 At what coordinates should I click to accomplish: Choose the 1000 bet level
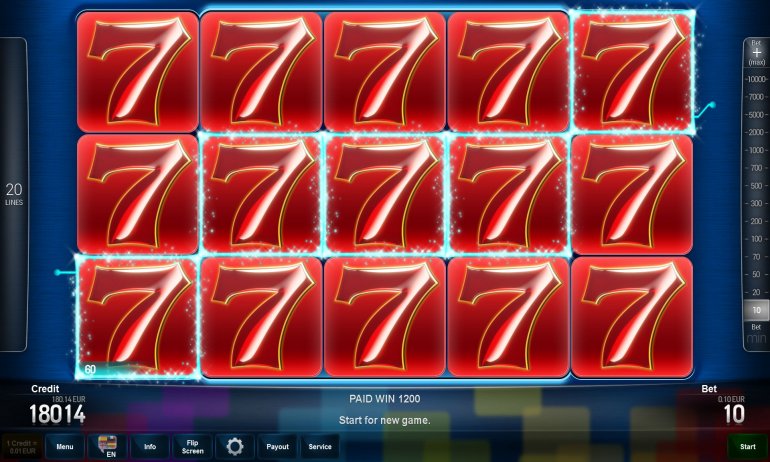(756, 147)
